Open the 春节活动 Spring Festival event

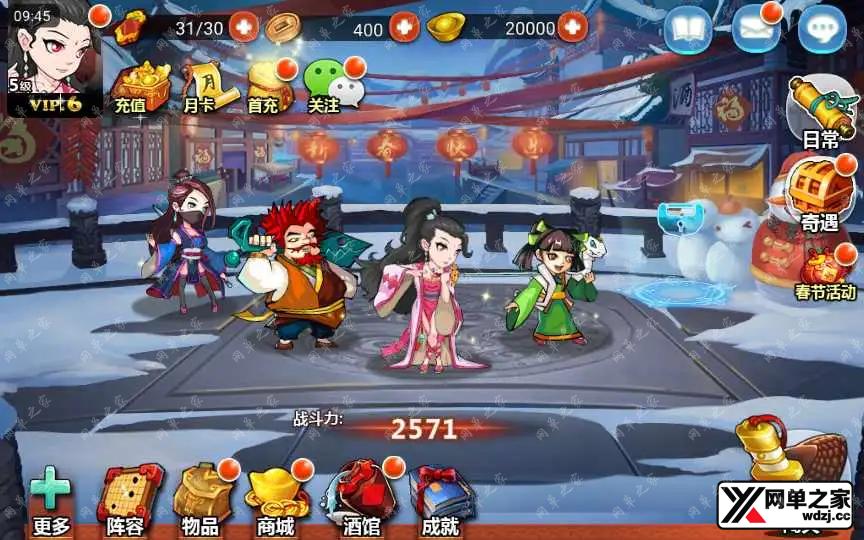(x=825, y=272)
